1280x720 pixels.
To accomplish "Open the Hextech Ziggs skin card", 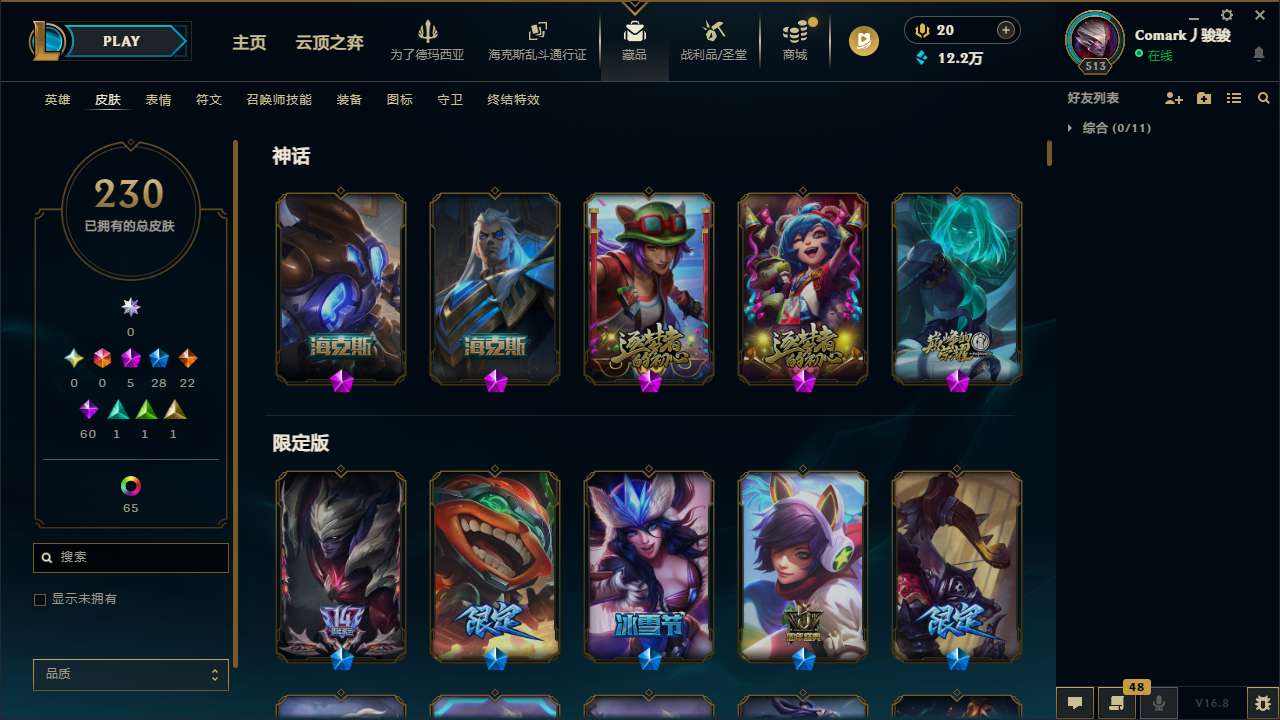I will pos(340,288).
